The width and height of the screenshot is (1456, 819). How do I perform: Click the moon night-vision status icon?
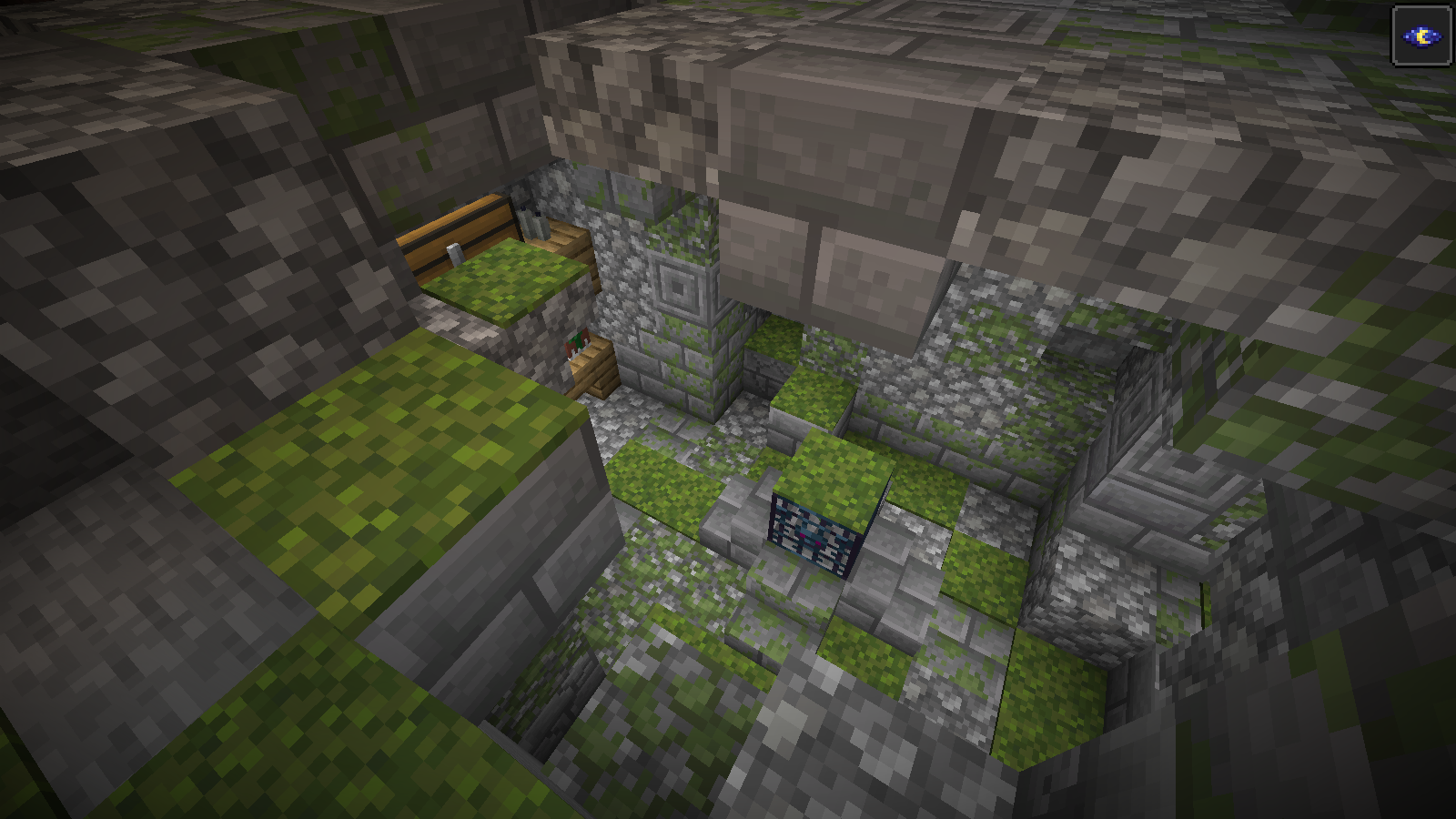(x=1421, y=35)
